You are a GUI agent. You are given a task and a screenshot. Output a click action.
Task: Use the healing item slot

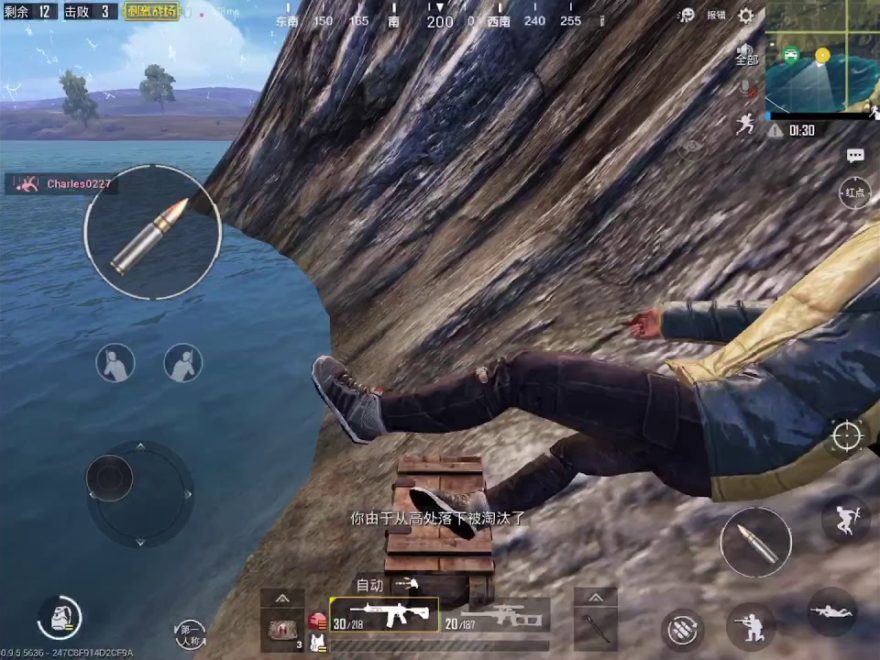point(282,627)
